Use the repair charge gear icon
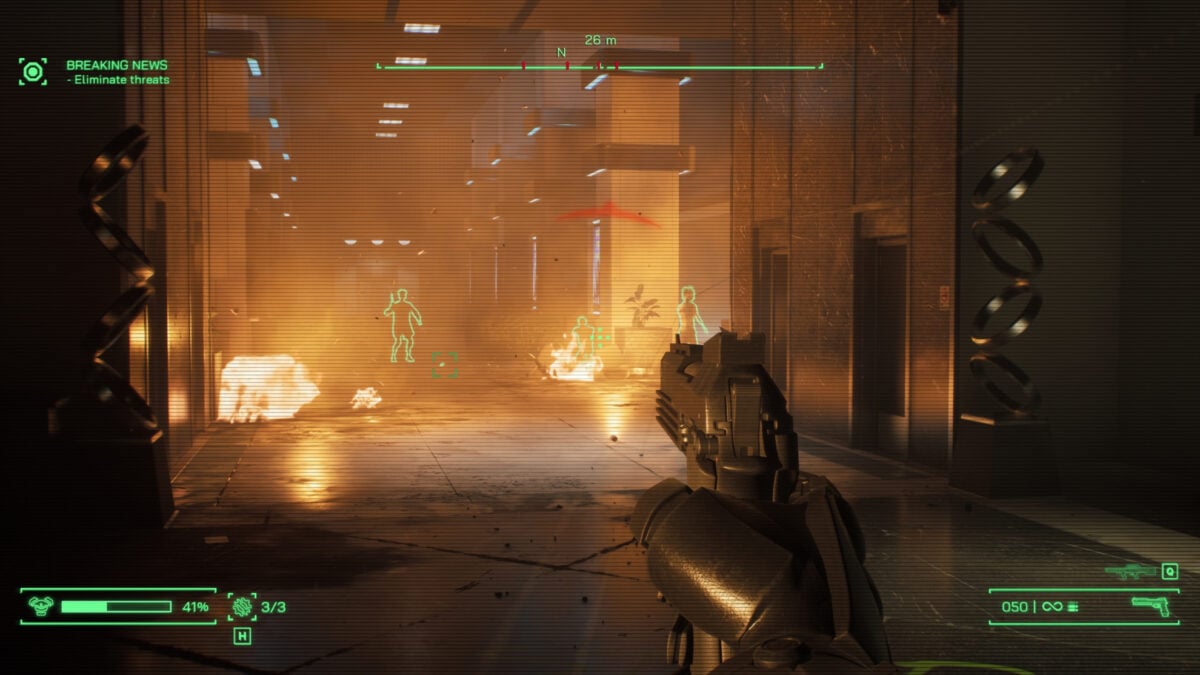 coord(242,606)
